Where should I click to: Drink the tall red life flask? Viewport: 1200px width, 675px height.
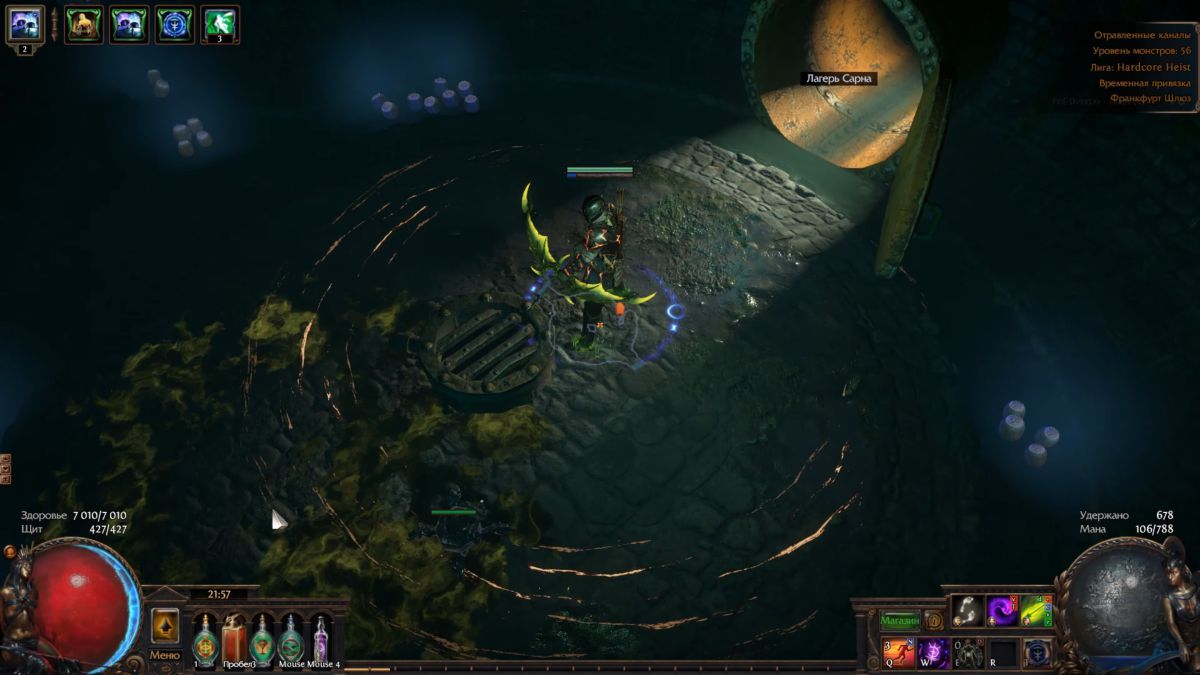233,637
